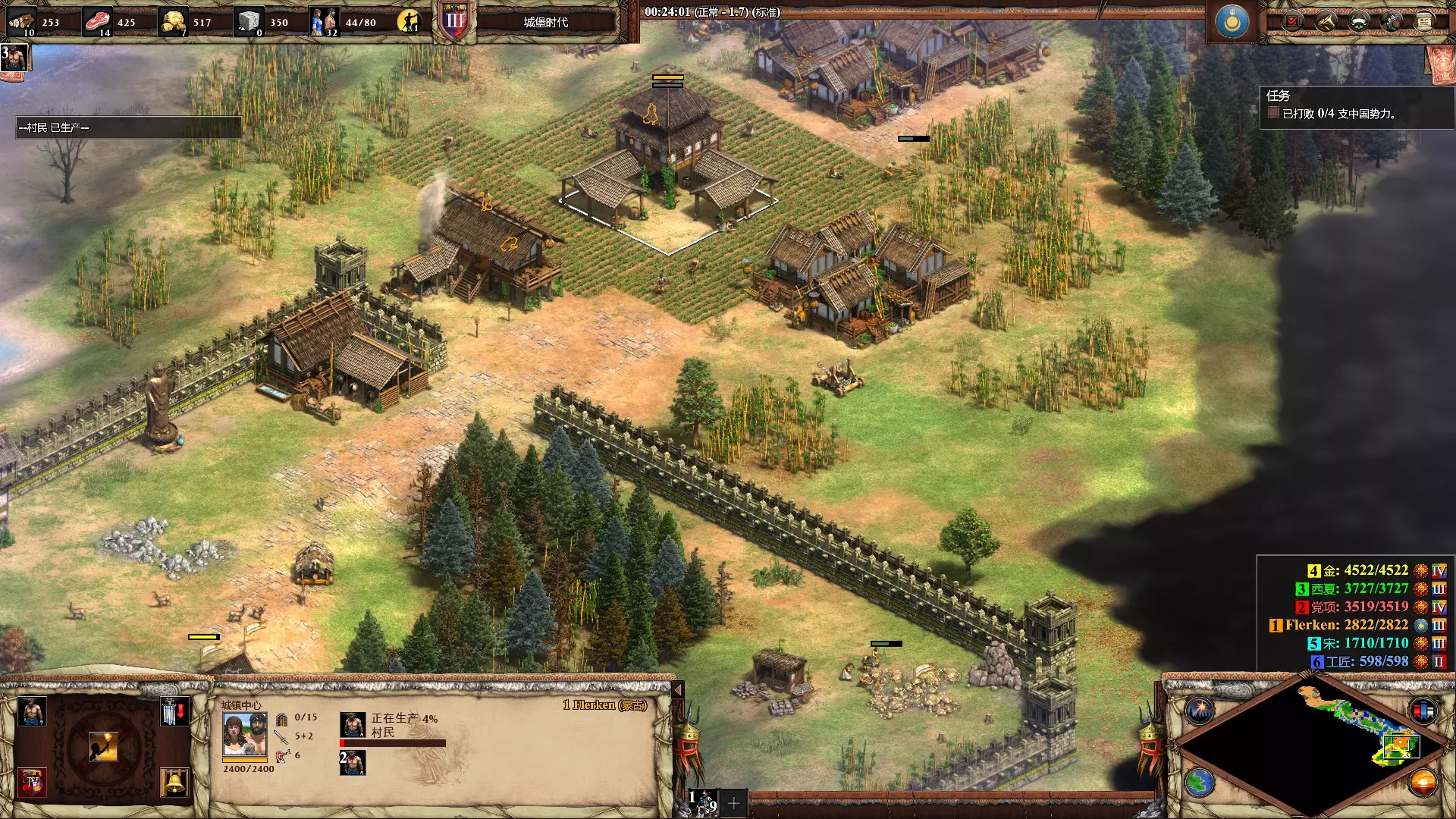
Task: Toggle the minimap terrain globe mode
Action: point(1200,782)
